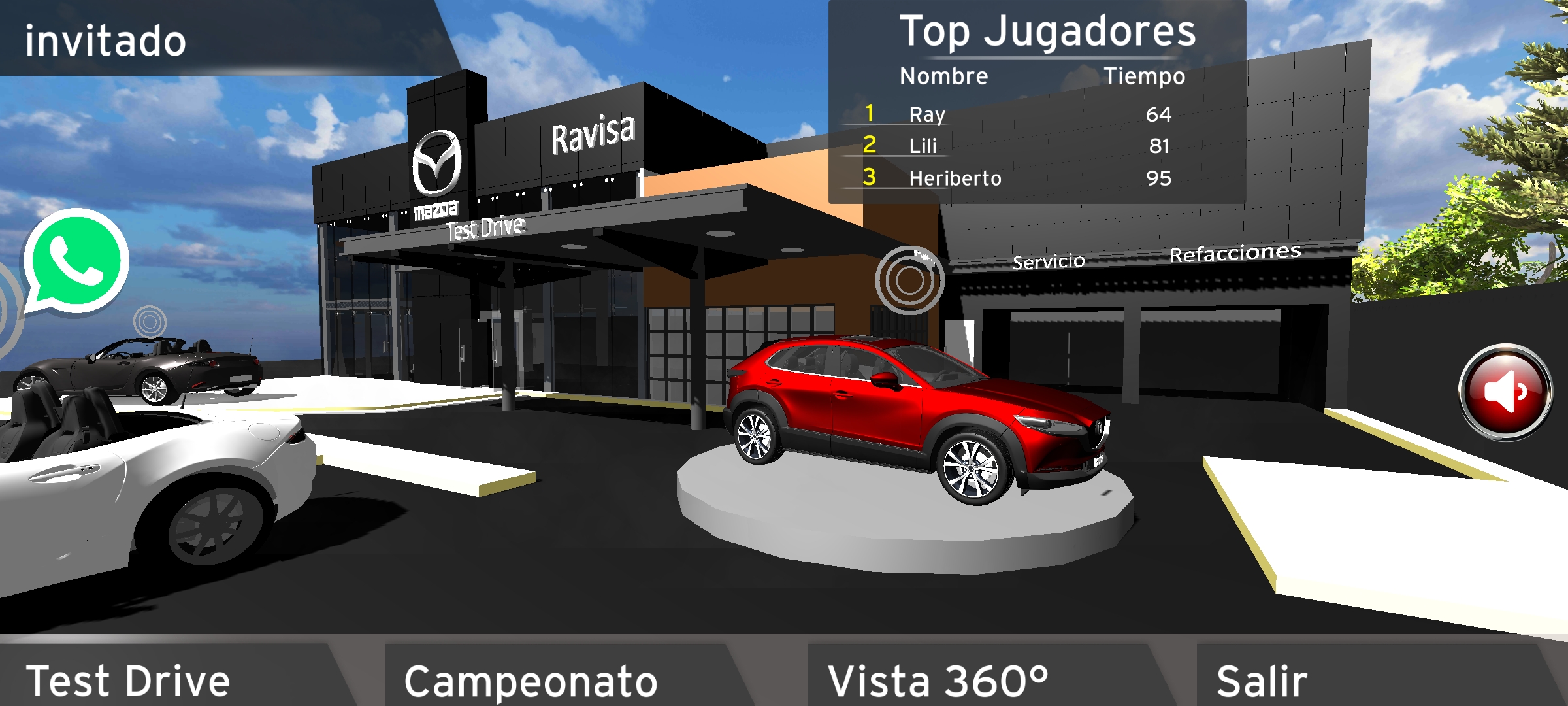Toggle the red sound speaker button
This screenshot has height=706, width=1568.
[1506, 392]
